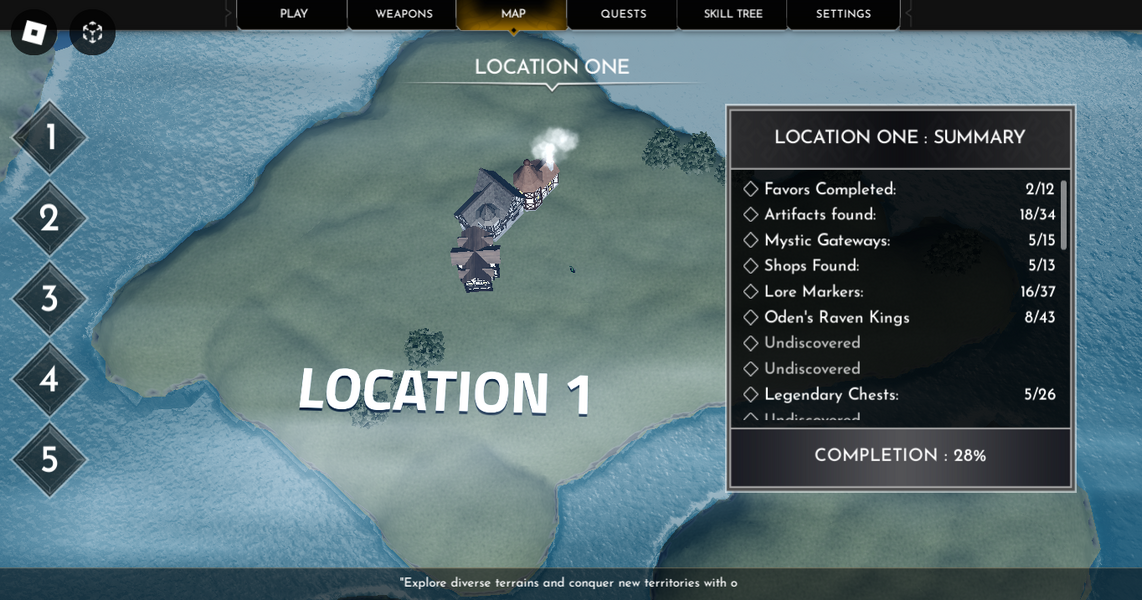Switch to location 3 diamond button
Viewport: 1142px width, 600px height.
[x=49, y=299]
